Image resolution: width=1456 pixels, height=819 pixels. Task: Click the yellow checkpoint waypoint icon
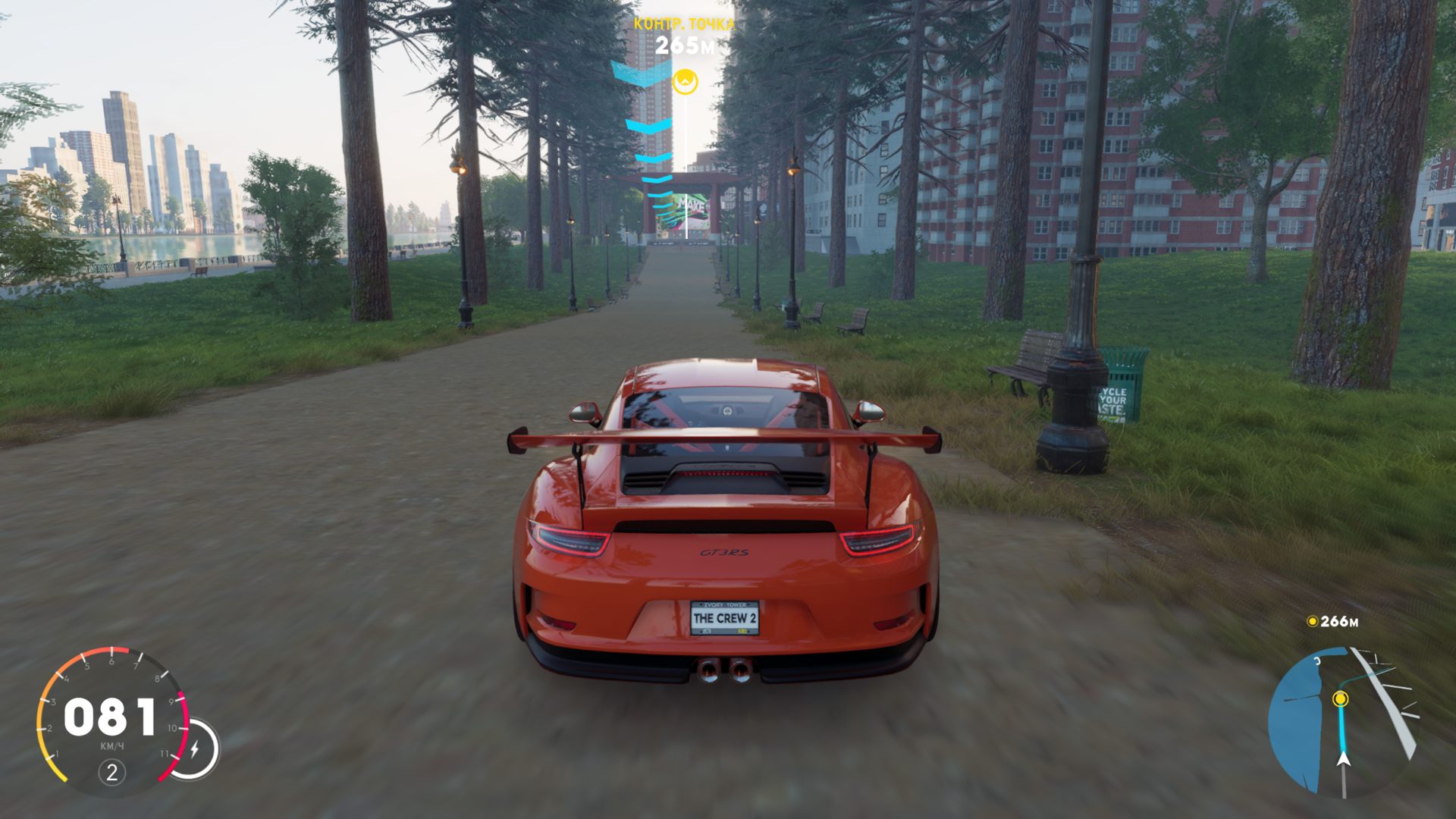(686, 80)
